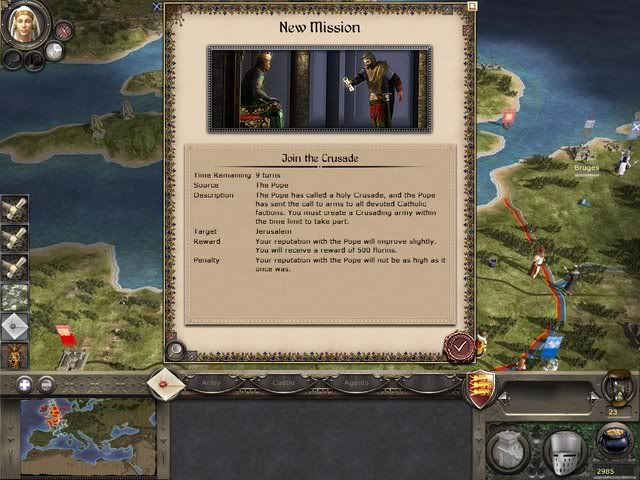This screenshot has width=640, height=480.
Task: Open the white diamond notification icon
Action: click(x=15, y=327)
